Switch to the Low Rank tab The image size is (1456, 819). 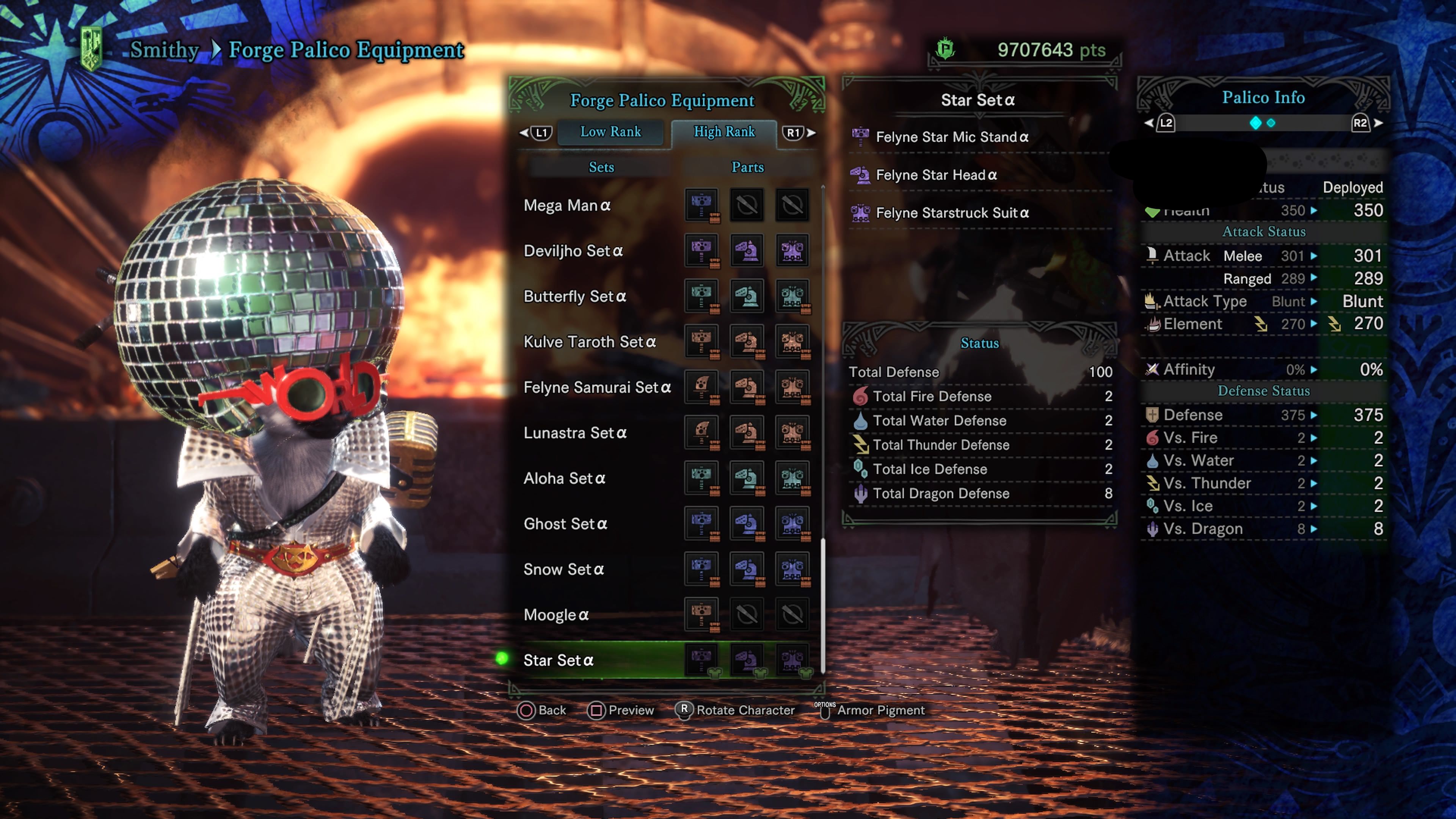pos(610,132)
